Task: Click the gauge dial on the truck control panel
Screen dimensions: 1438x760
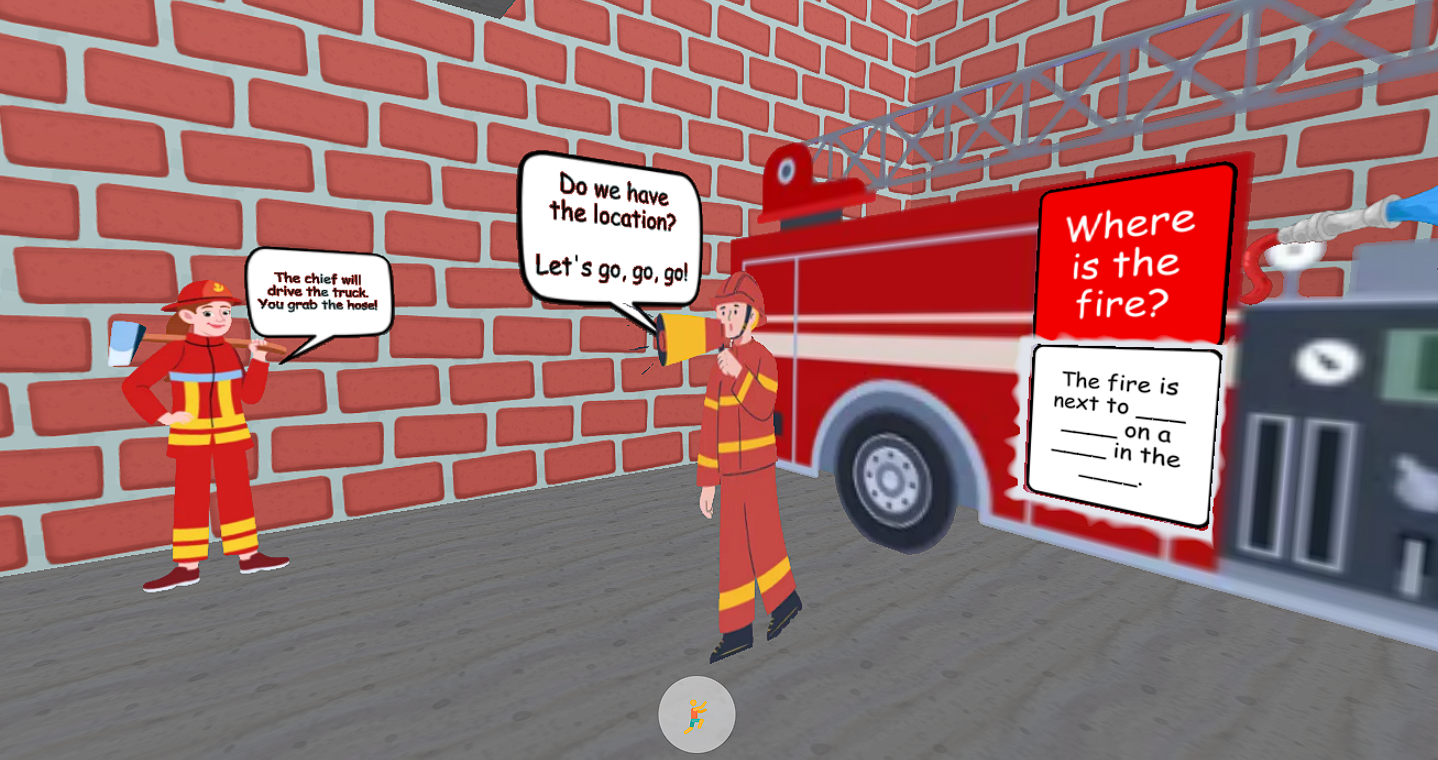Action: coord(1325,362)
